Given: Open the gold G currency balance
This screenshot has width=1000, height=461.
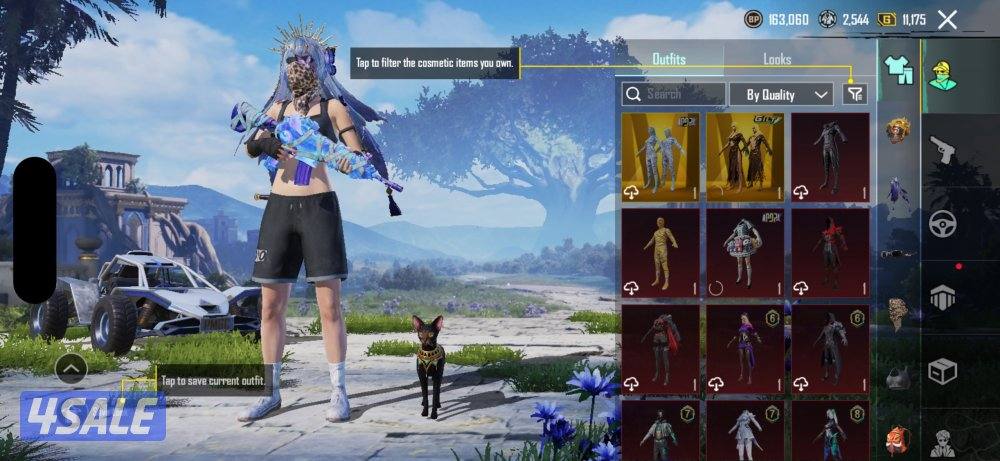Looking at the screenshot, I should pyautogui.click(x=901, y=19).
